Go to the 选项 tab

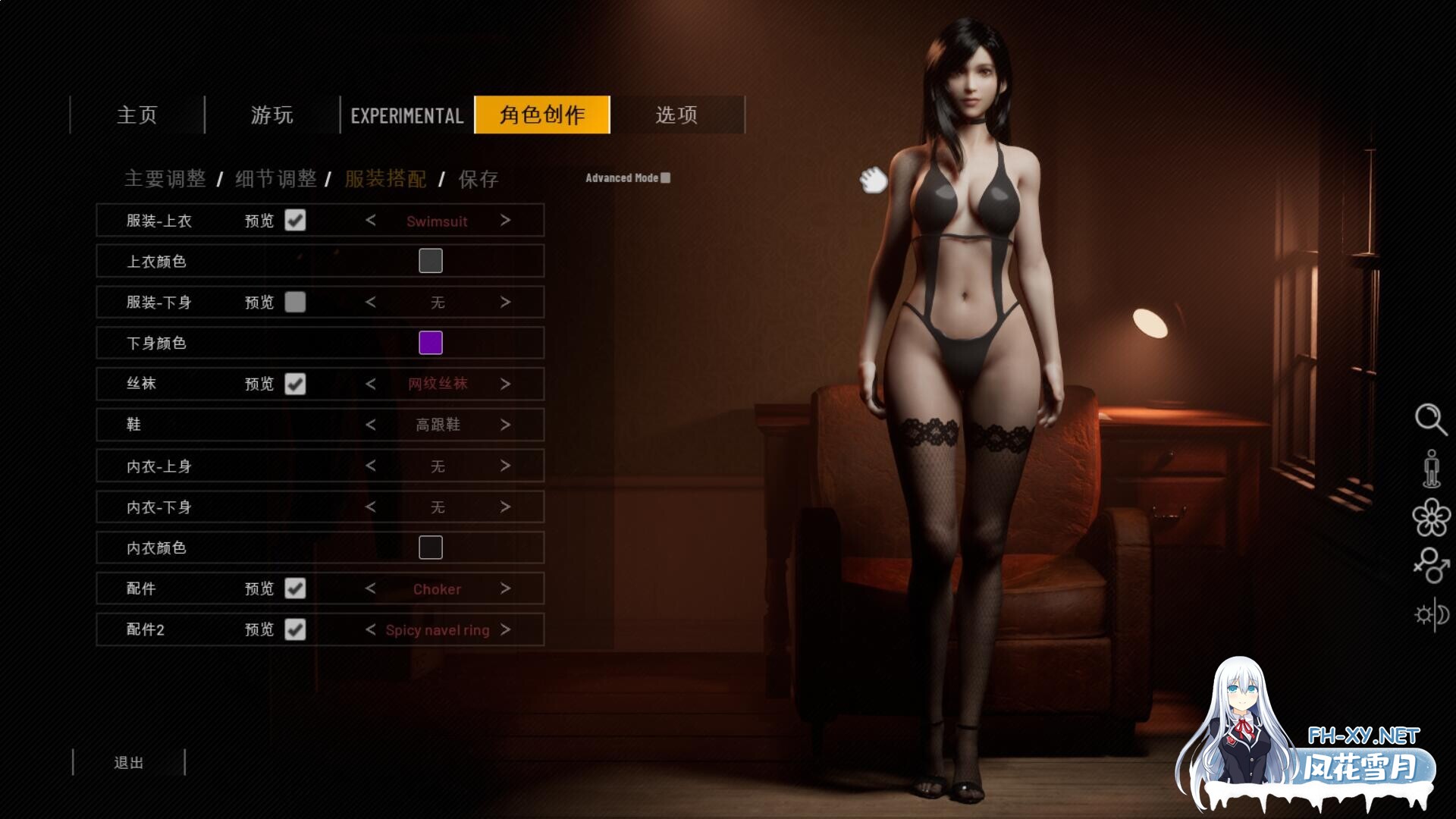pos(676,115)
